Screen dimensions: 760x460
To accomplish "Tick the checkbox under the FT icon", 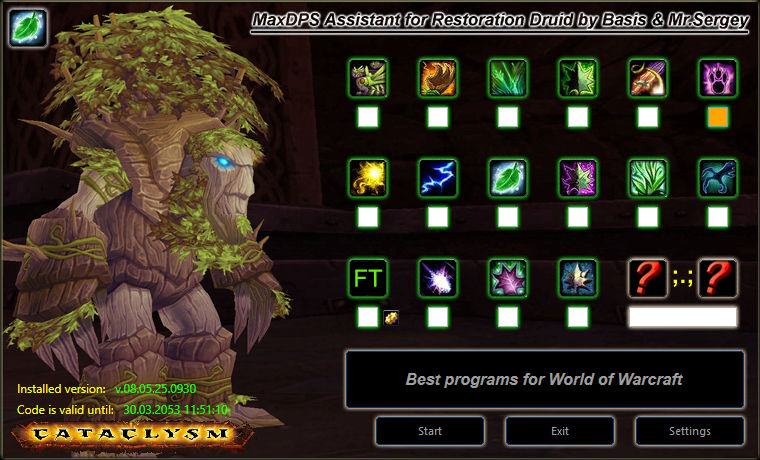I will point(368,317).
